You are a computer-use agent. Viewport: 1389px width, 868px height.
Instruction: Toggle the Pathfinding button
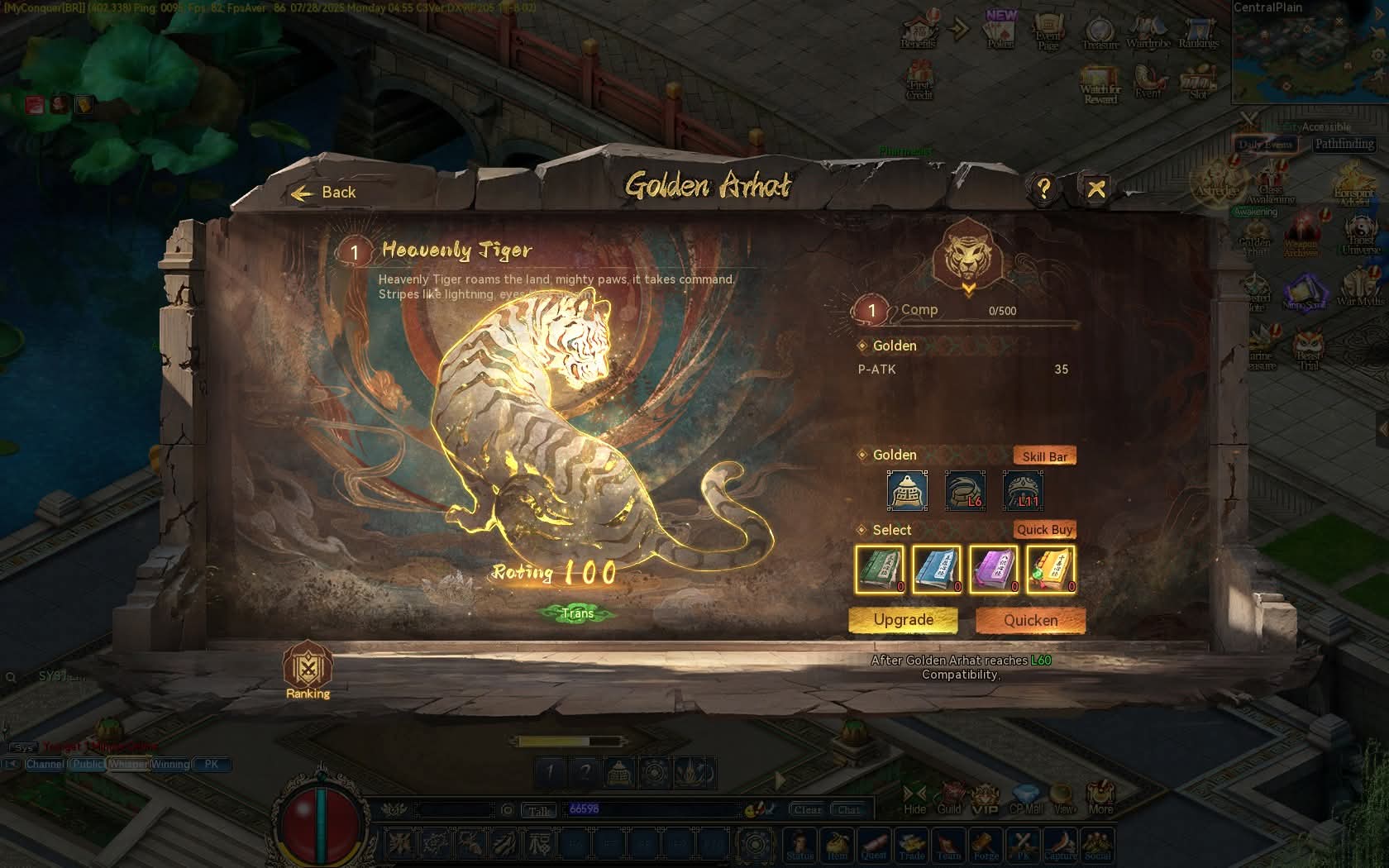pyautogui.click(x=1344, y=144)
